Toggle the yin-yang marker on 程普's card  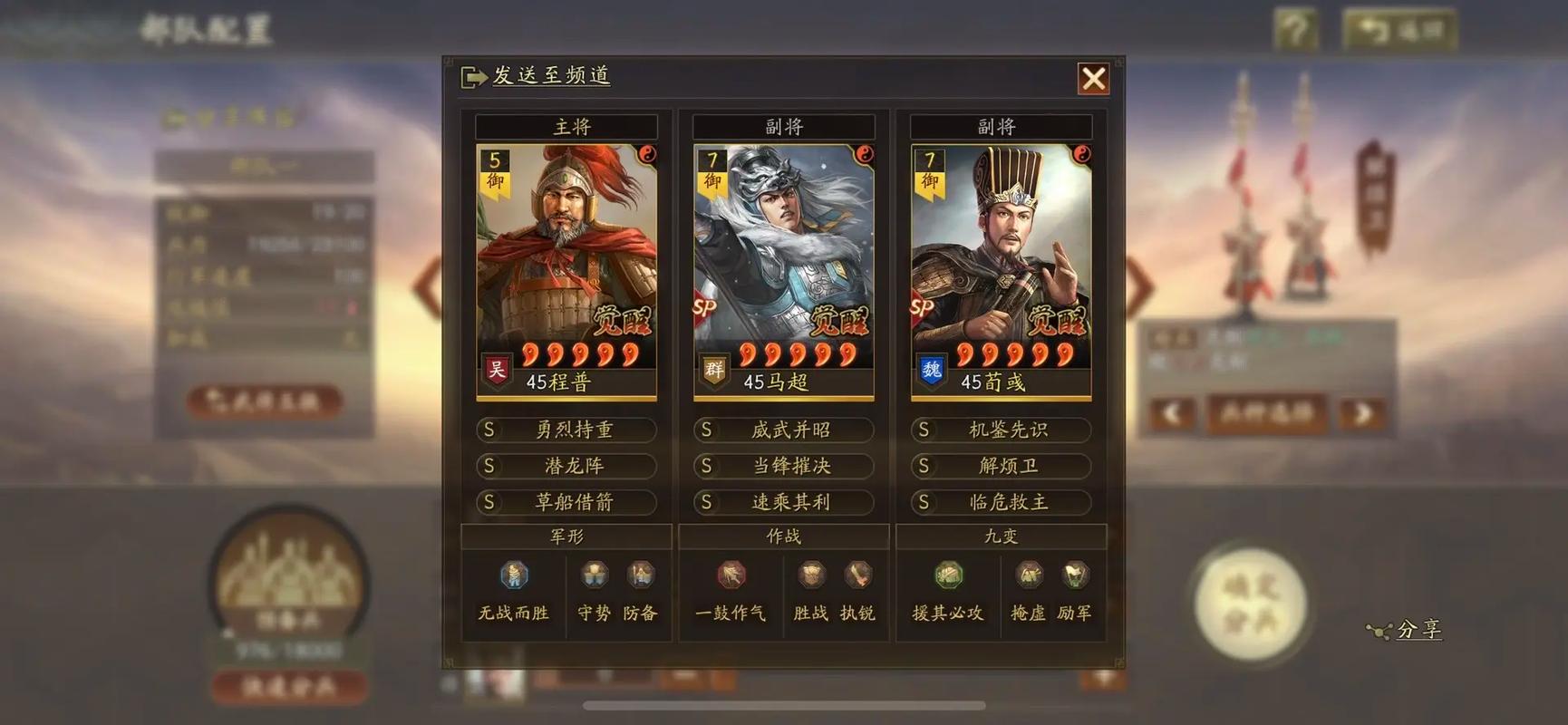[646, 156]
